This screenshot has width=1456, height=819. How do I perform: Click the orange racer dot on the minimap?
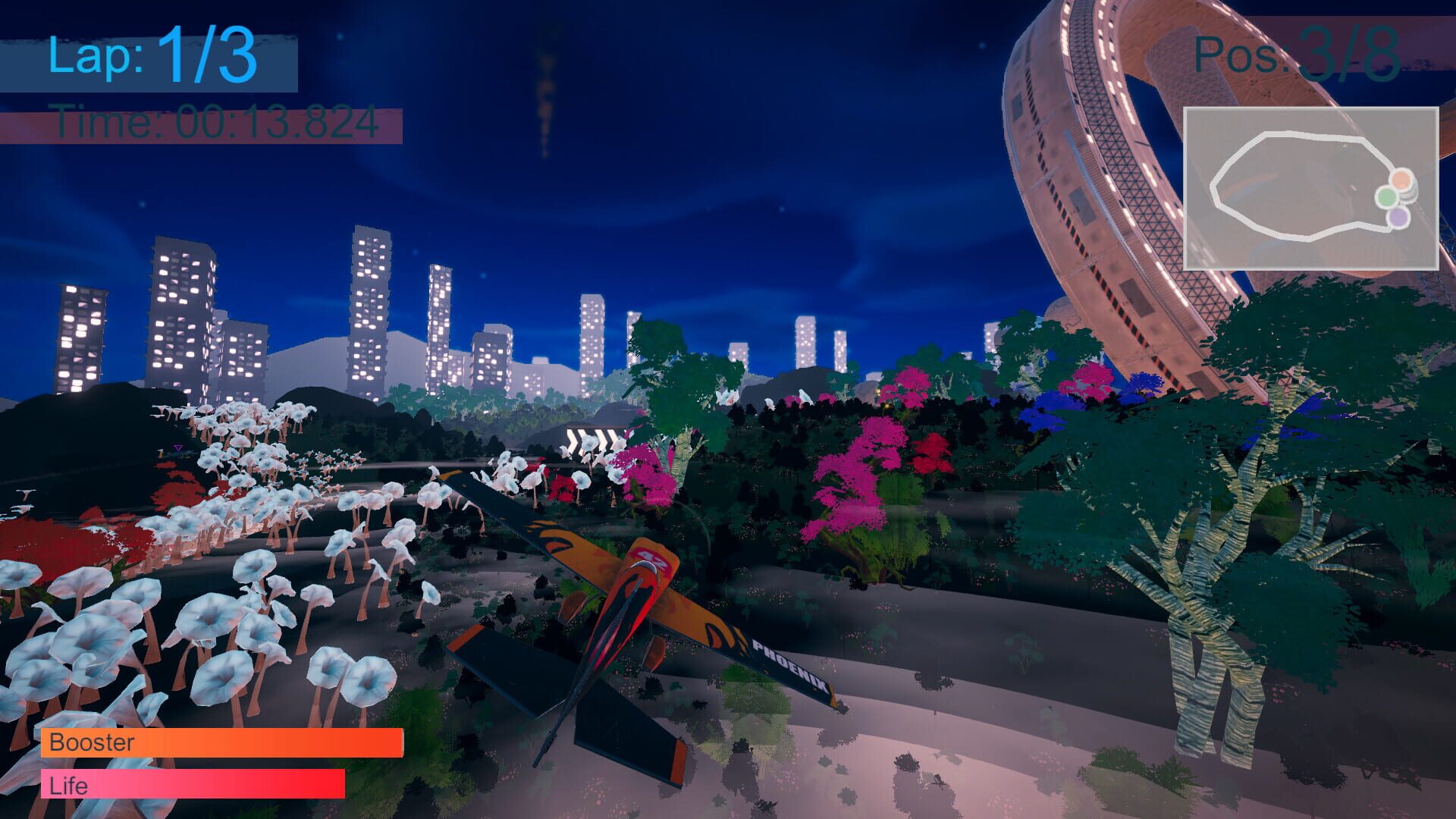[1401, 180]
